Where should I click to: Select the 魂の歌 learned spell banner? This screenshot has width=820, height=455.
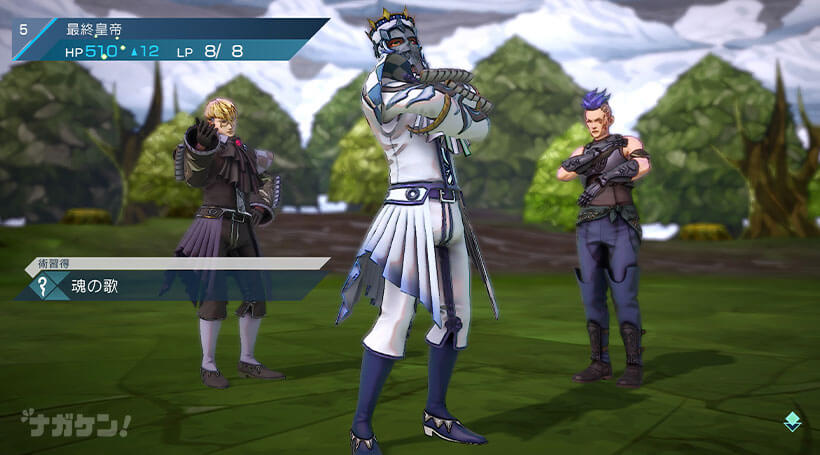(x=150, y=286)
